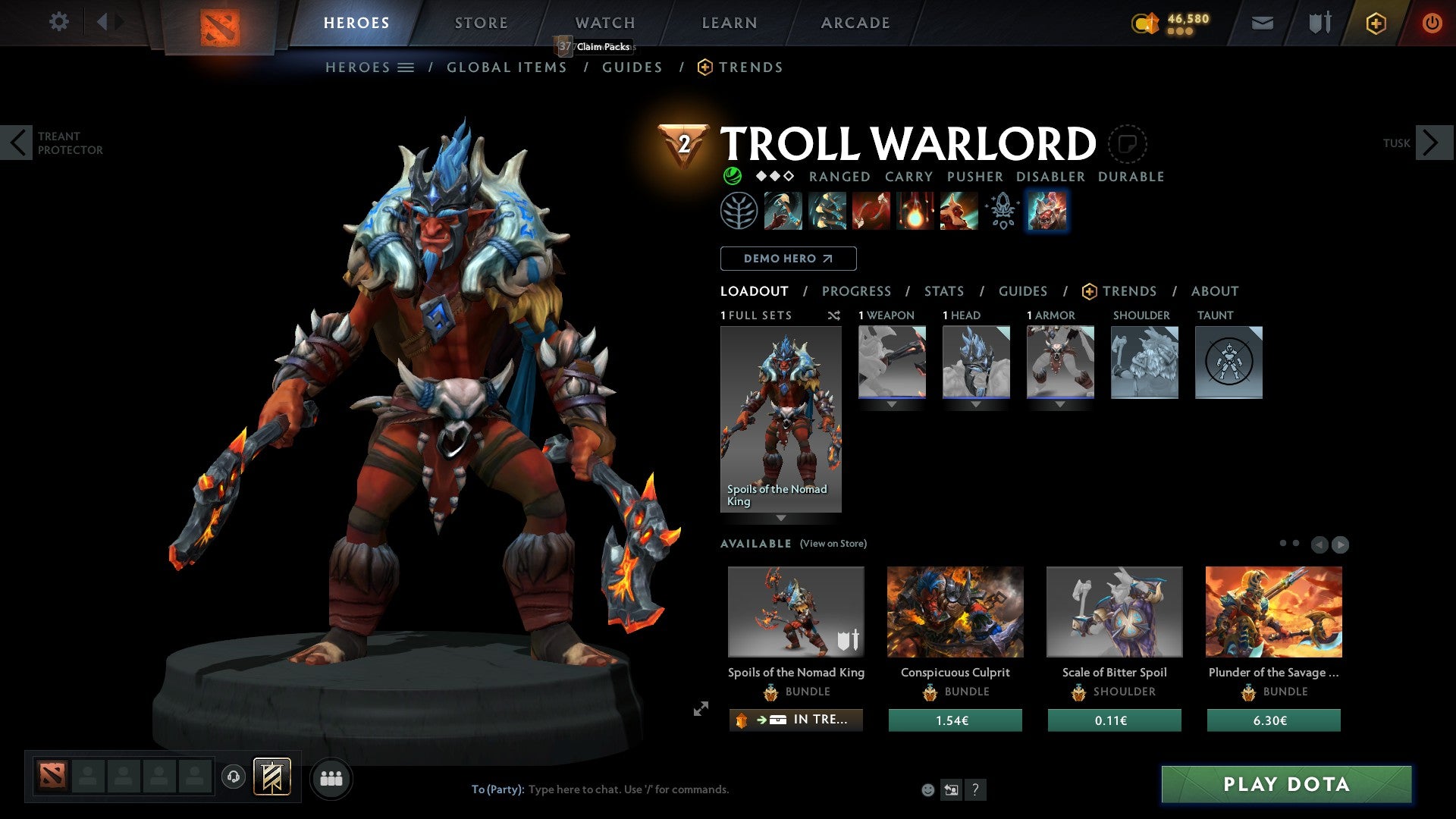Select the Conspicuous Culprit bundle thumbnail

(955, 611)
